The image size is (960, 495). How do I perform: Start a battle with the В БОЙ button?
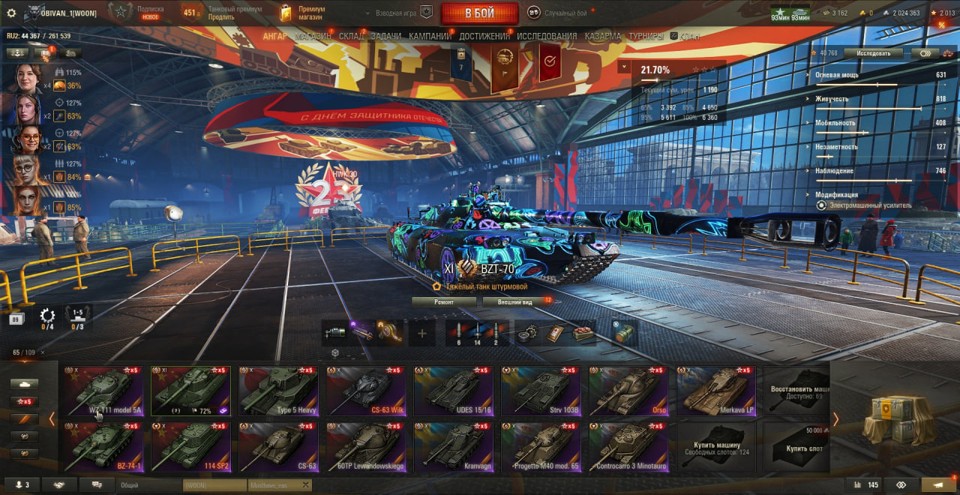click(479, 13)
